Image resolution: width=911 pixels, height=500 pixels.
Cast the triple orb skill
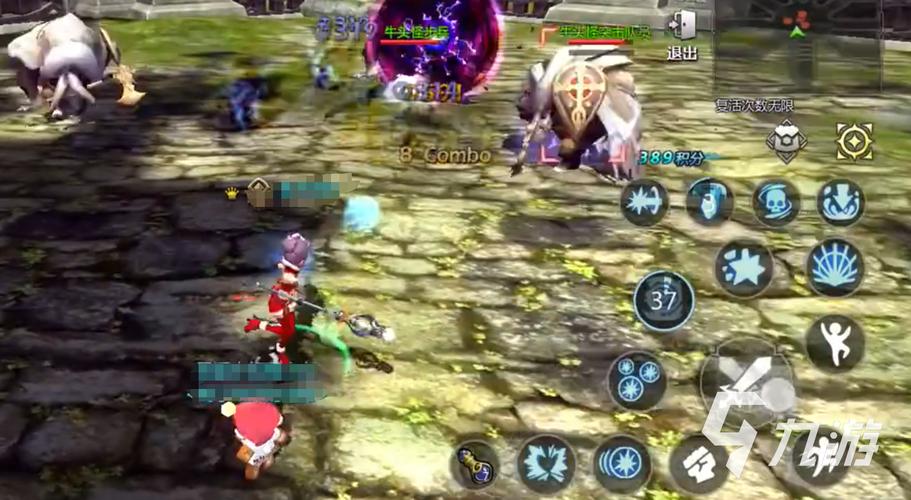[x=637, y=381]
